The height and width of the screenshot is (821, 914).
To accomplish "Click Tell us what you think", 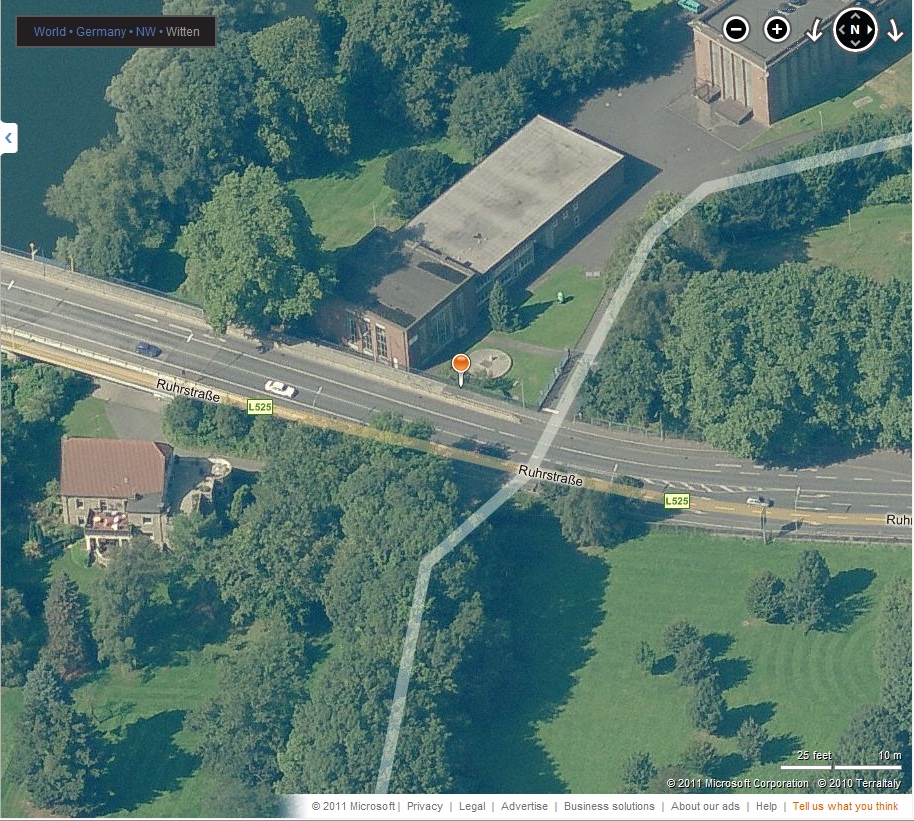I will click(845, 806).
